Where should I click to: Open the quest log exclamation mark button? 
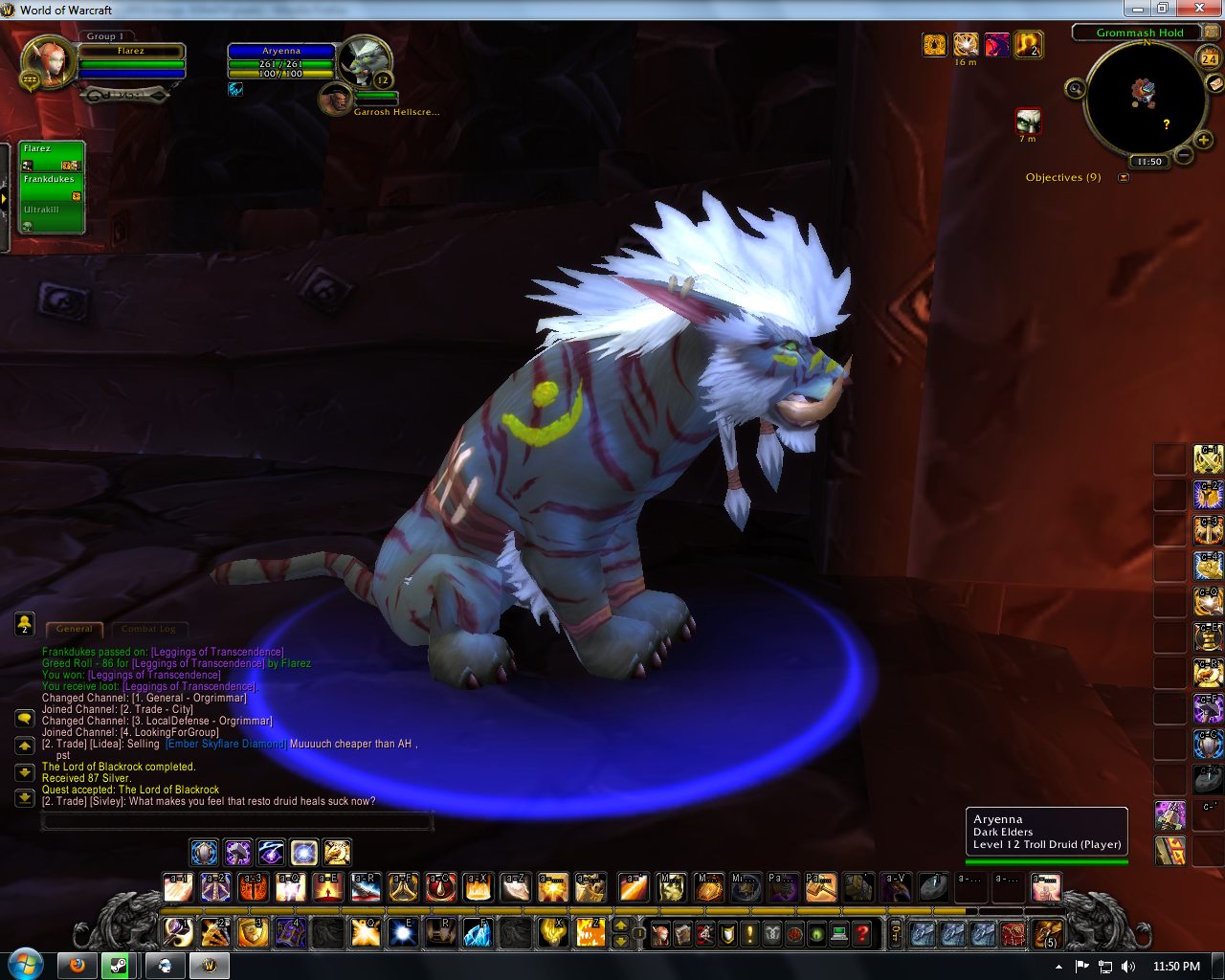pyautogui.click(x=749, y=933)
